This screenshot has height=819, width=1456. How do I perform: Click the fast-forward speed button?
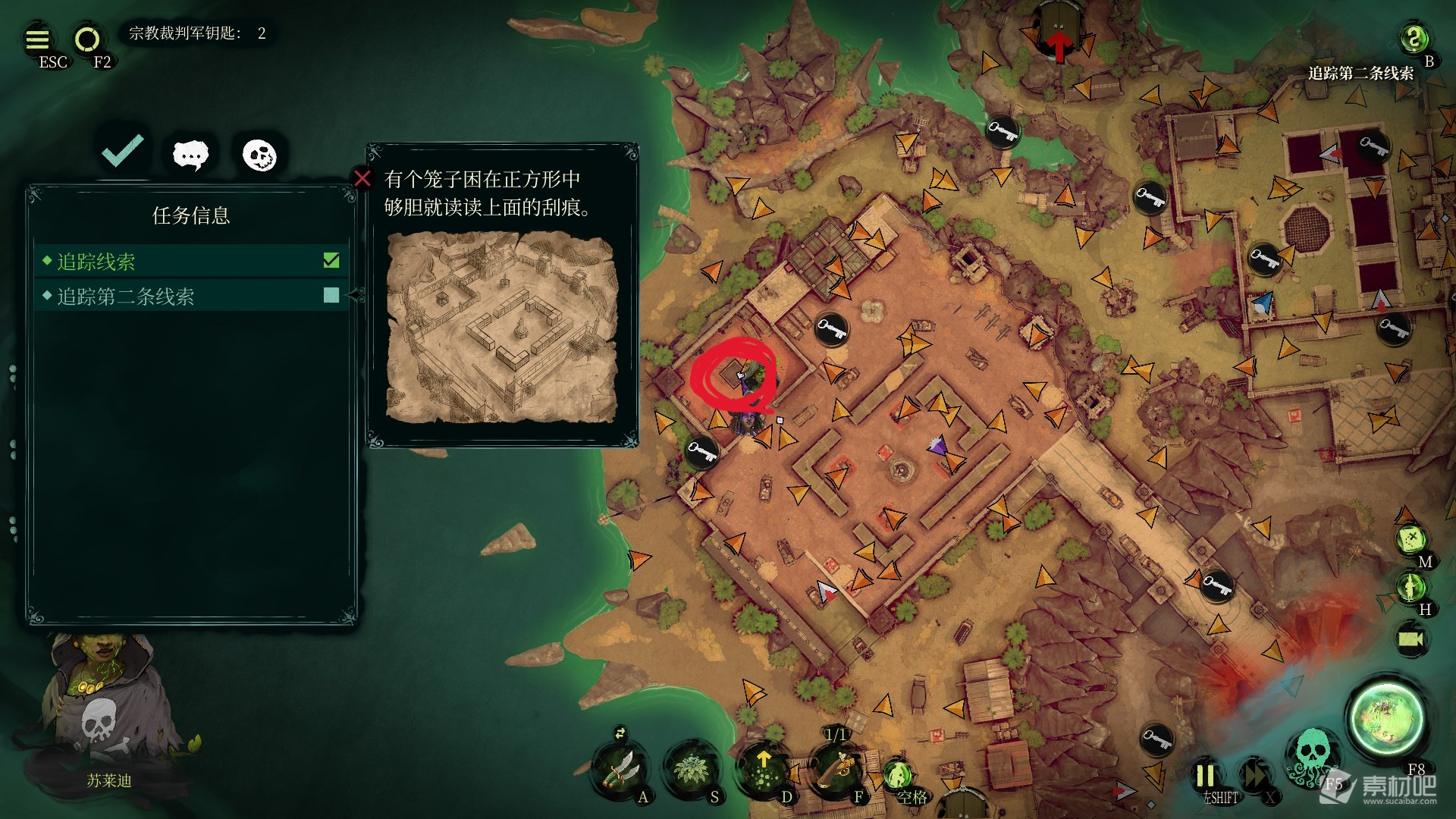(x=1255, y=776)
